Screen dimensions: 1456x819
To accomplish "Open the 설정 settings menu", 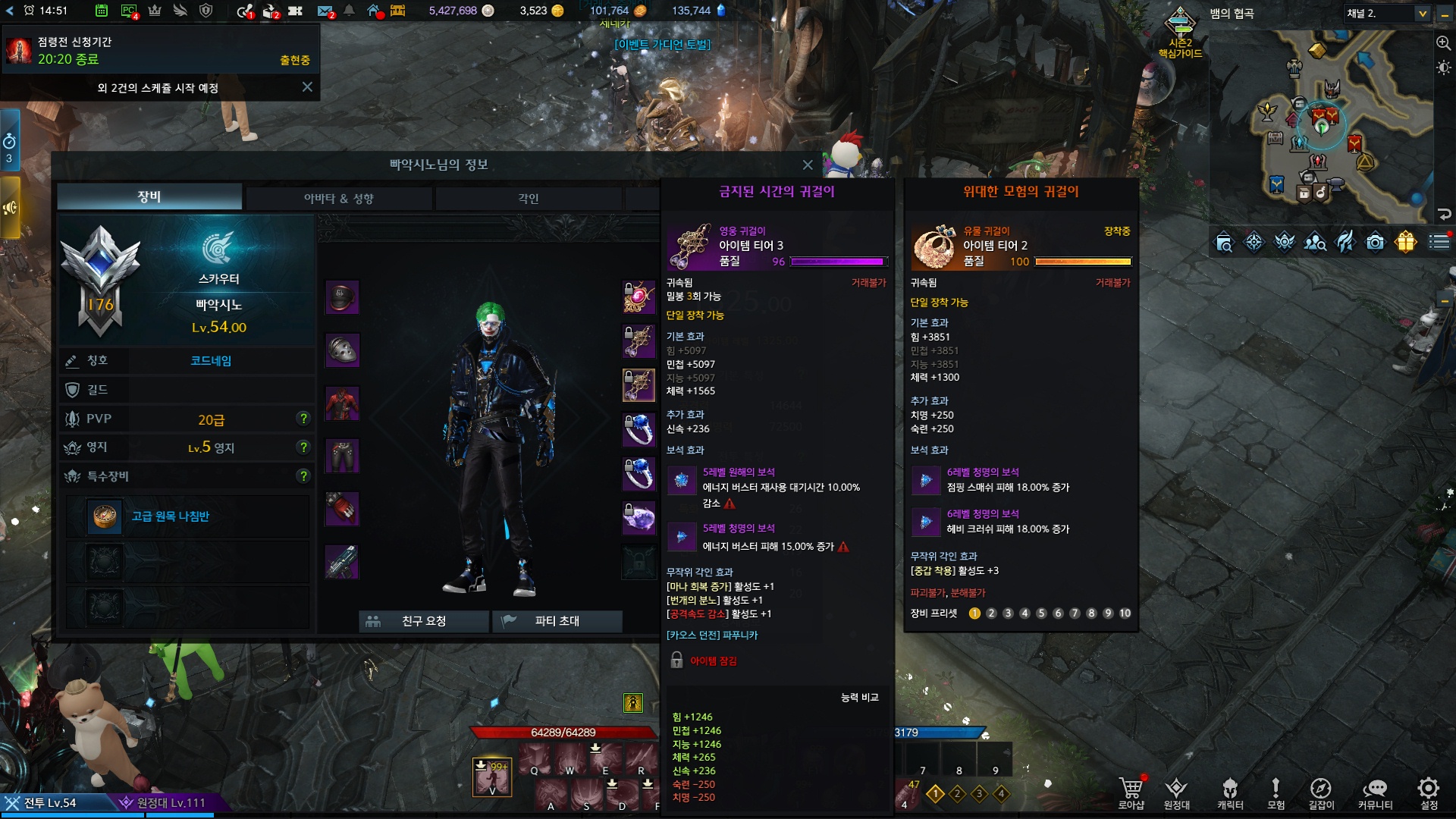I will [1429, 792].
